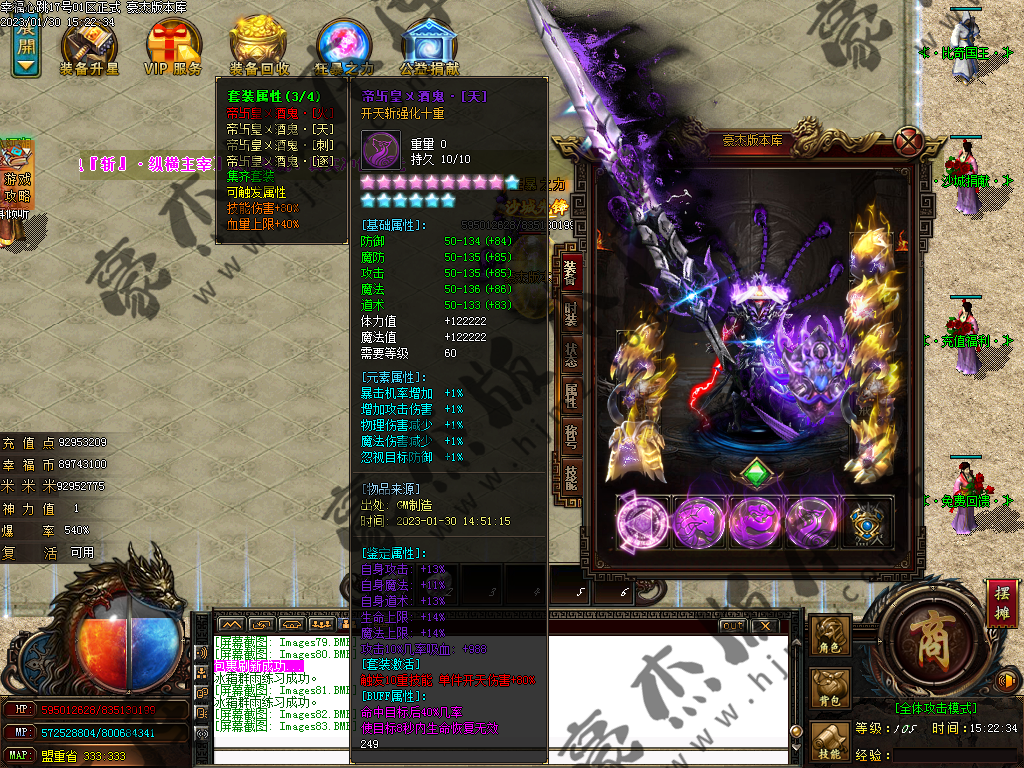The height and width of the screenshot is (768, 1024).
Task: Open 装备回收 gold pot recycling
Action: tap(259, 47)
